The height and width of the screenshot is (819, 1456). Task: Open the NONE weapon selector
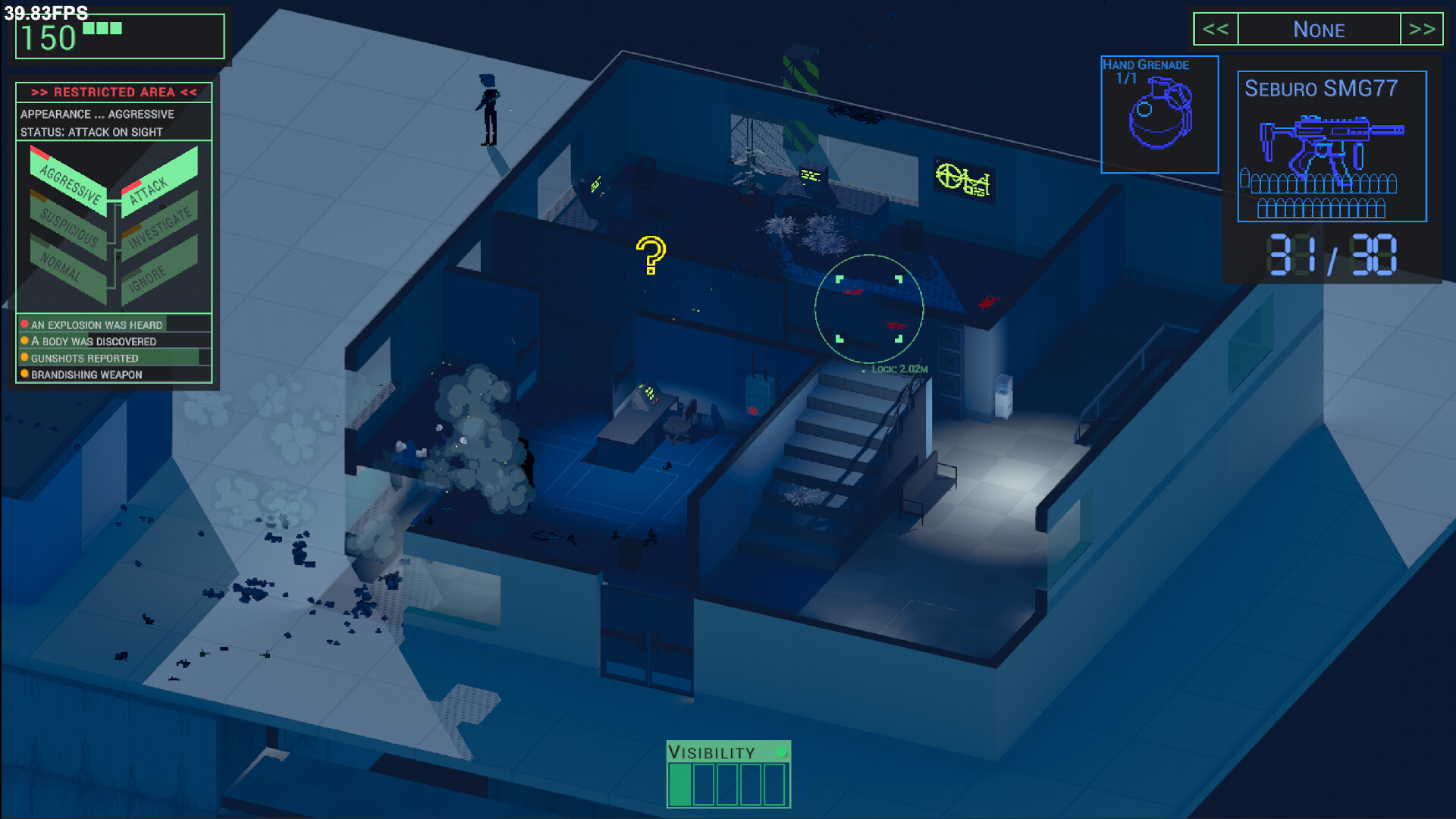tap(1319, 30)
